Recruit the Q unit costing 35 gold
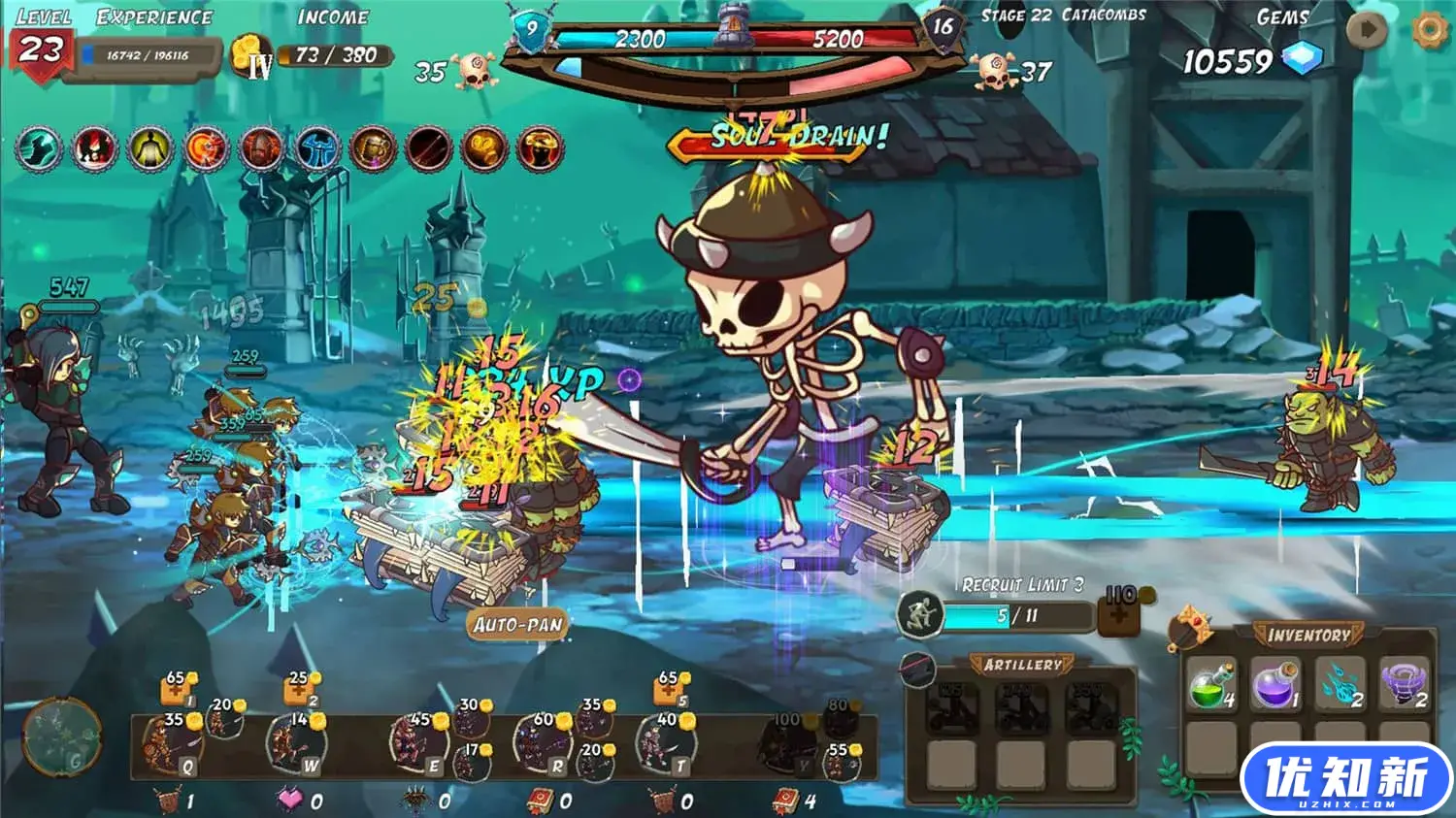 click(173, 745)
